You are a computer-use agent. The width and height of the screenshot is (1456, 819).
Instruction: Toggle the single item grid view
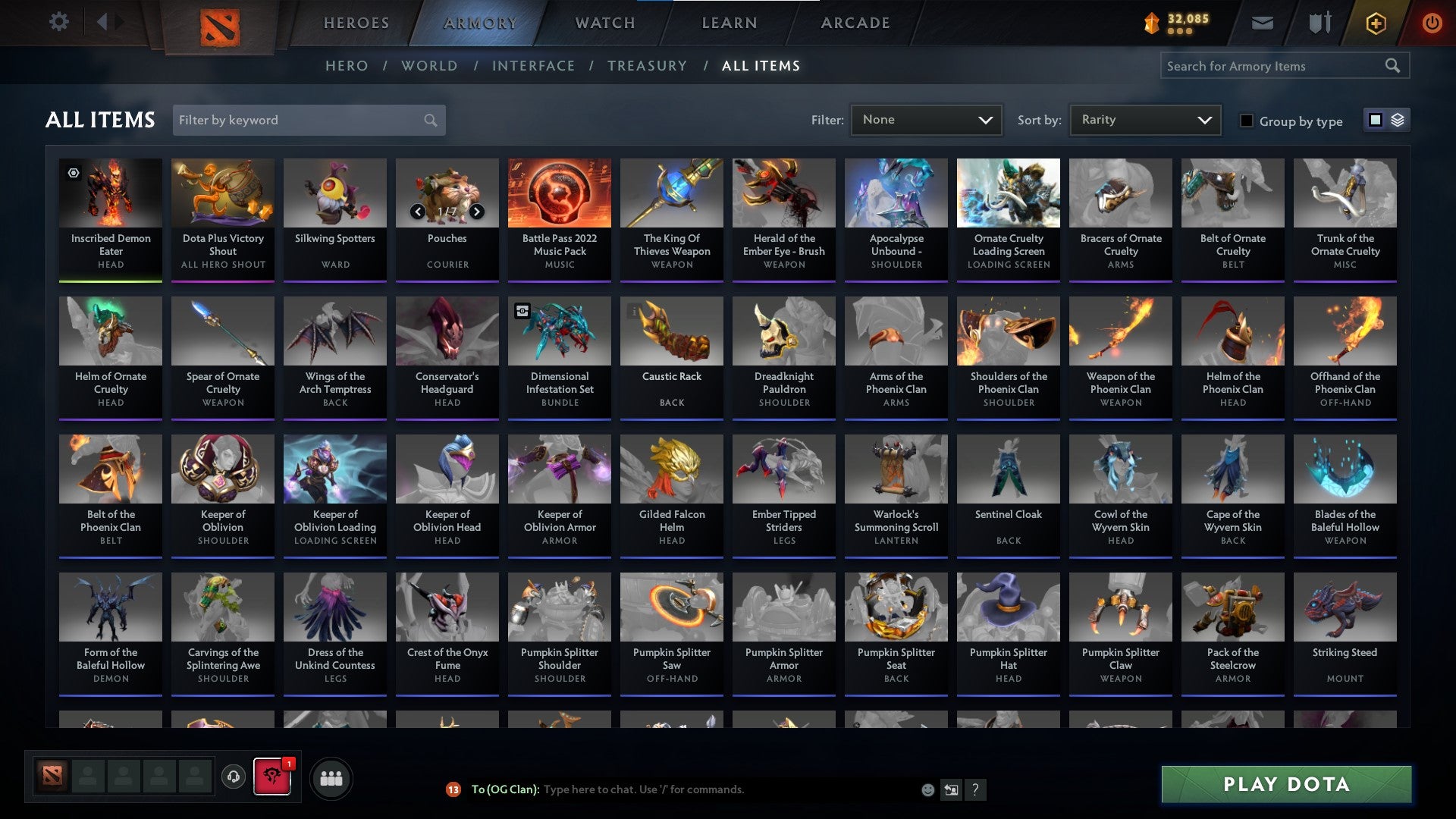[1375, 120]
